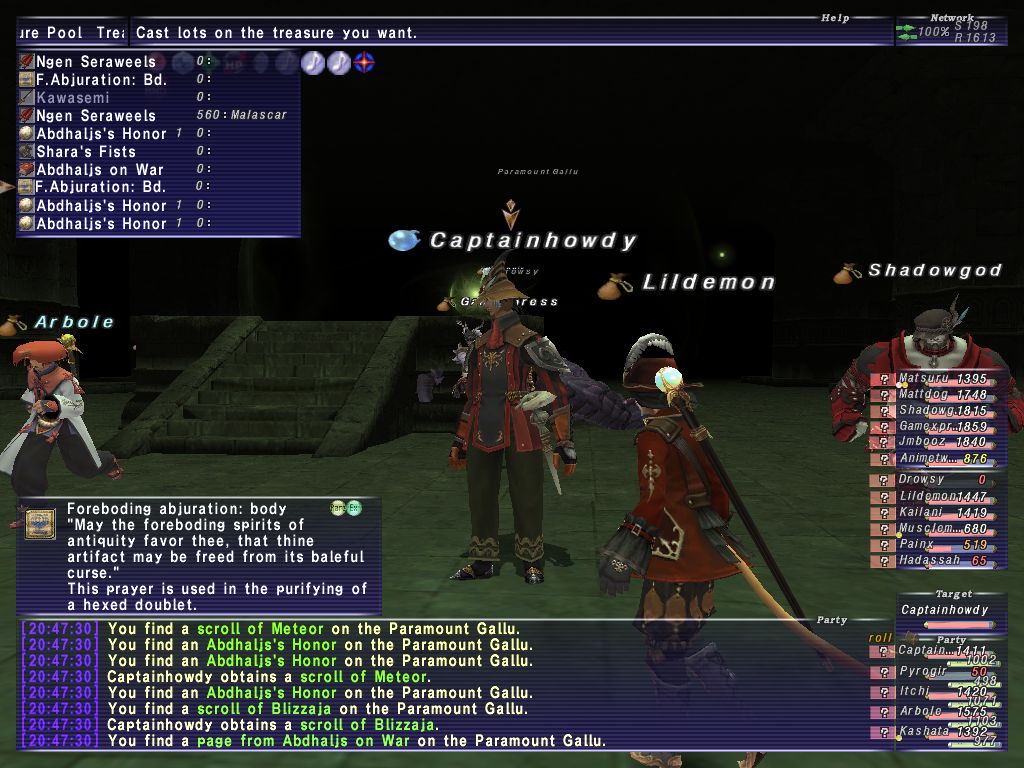Pick the Ngen Seraweels lotted by Malascar
This screenshot has height=768, width=1024.
(96, 116)
